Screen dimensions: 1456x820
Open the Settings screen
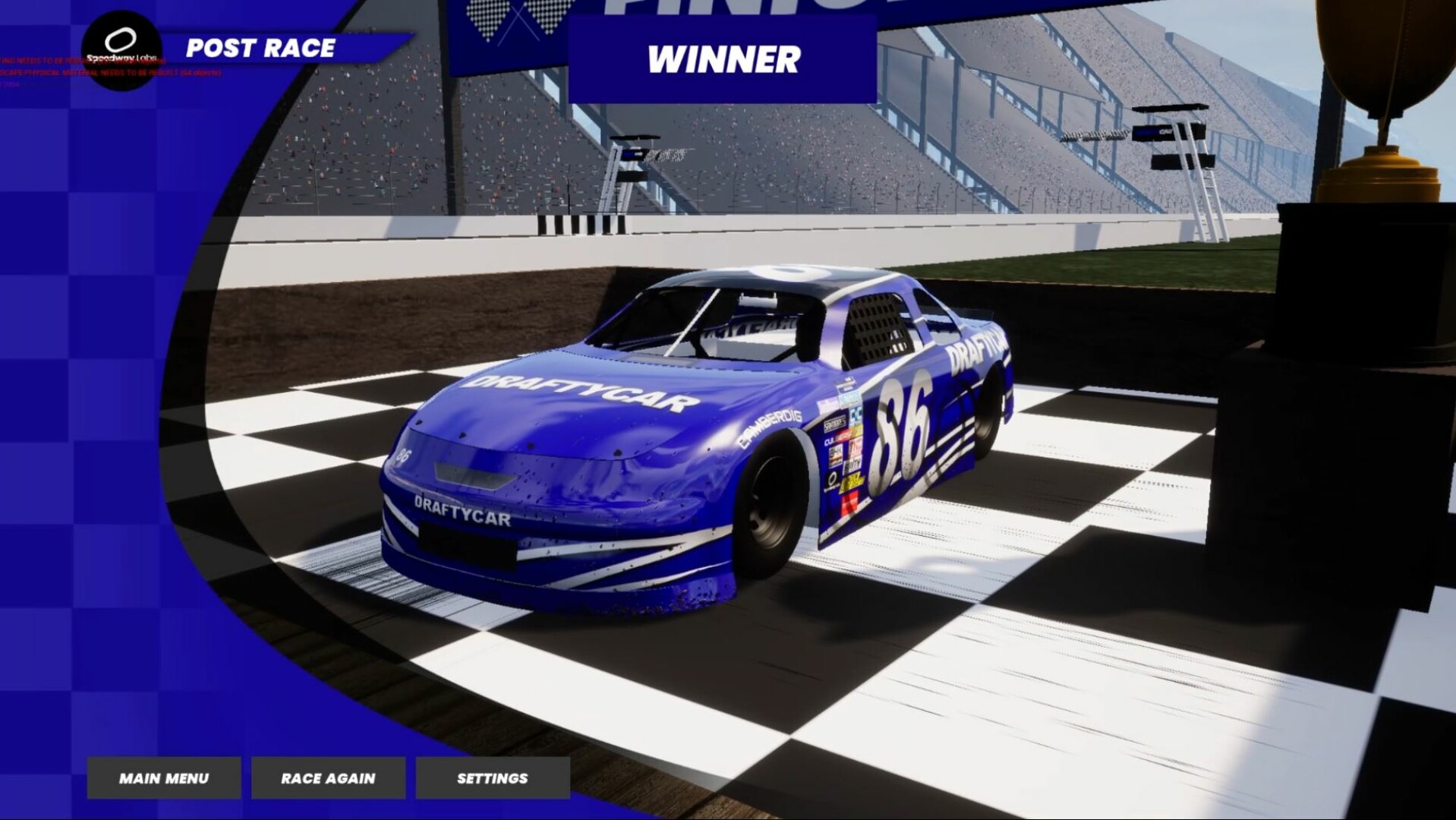pos(492,777)
